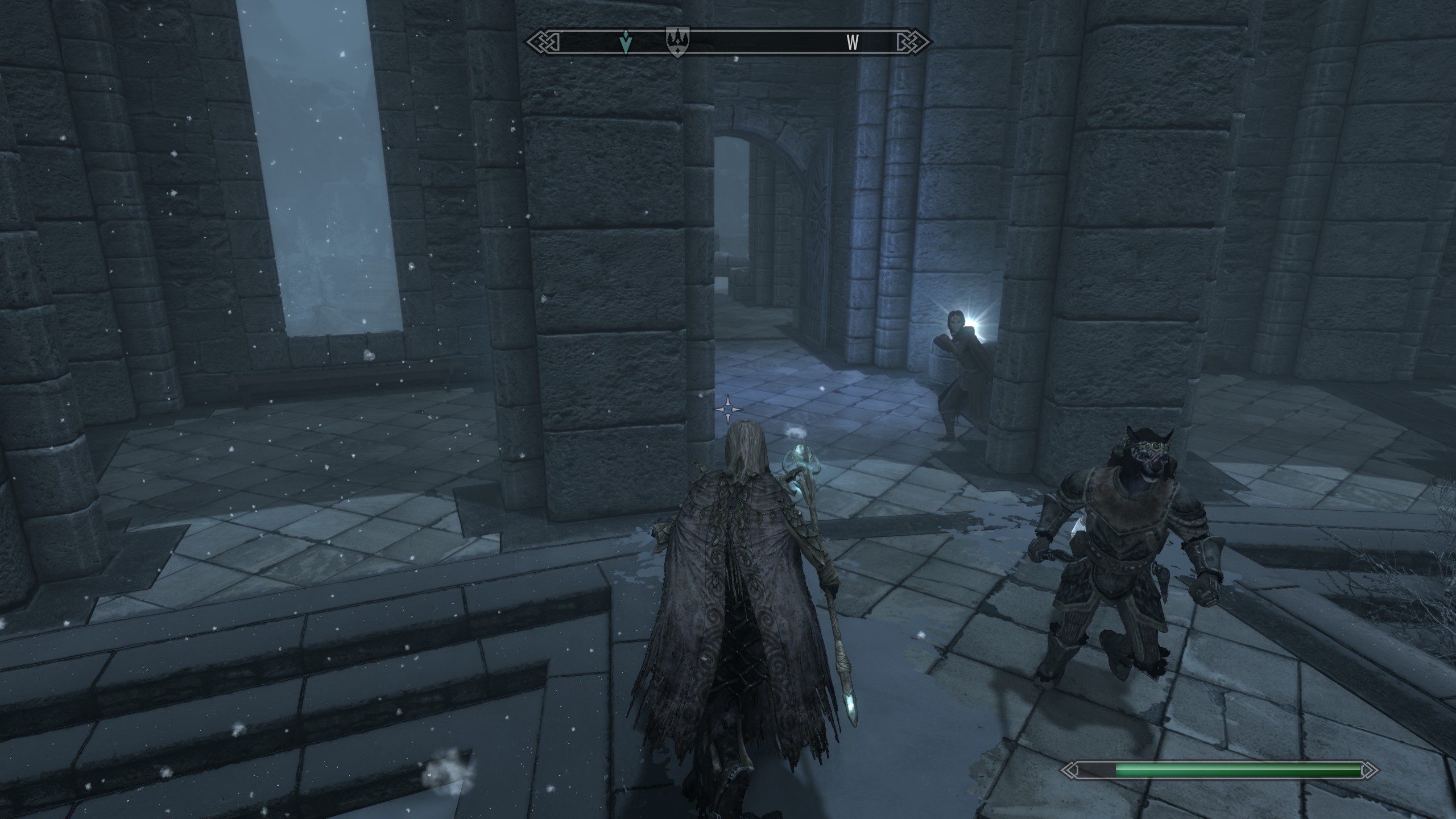Screen dimensions: 1456x819
Task: Click the teal quest marker on the compass
Action: [x=626, y=42]
